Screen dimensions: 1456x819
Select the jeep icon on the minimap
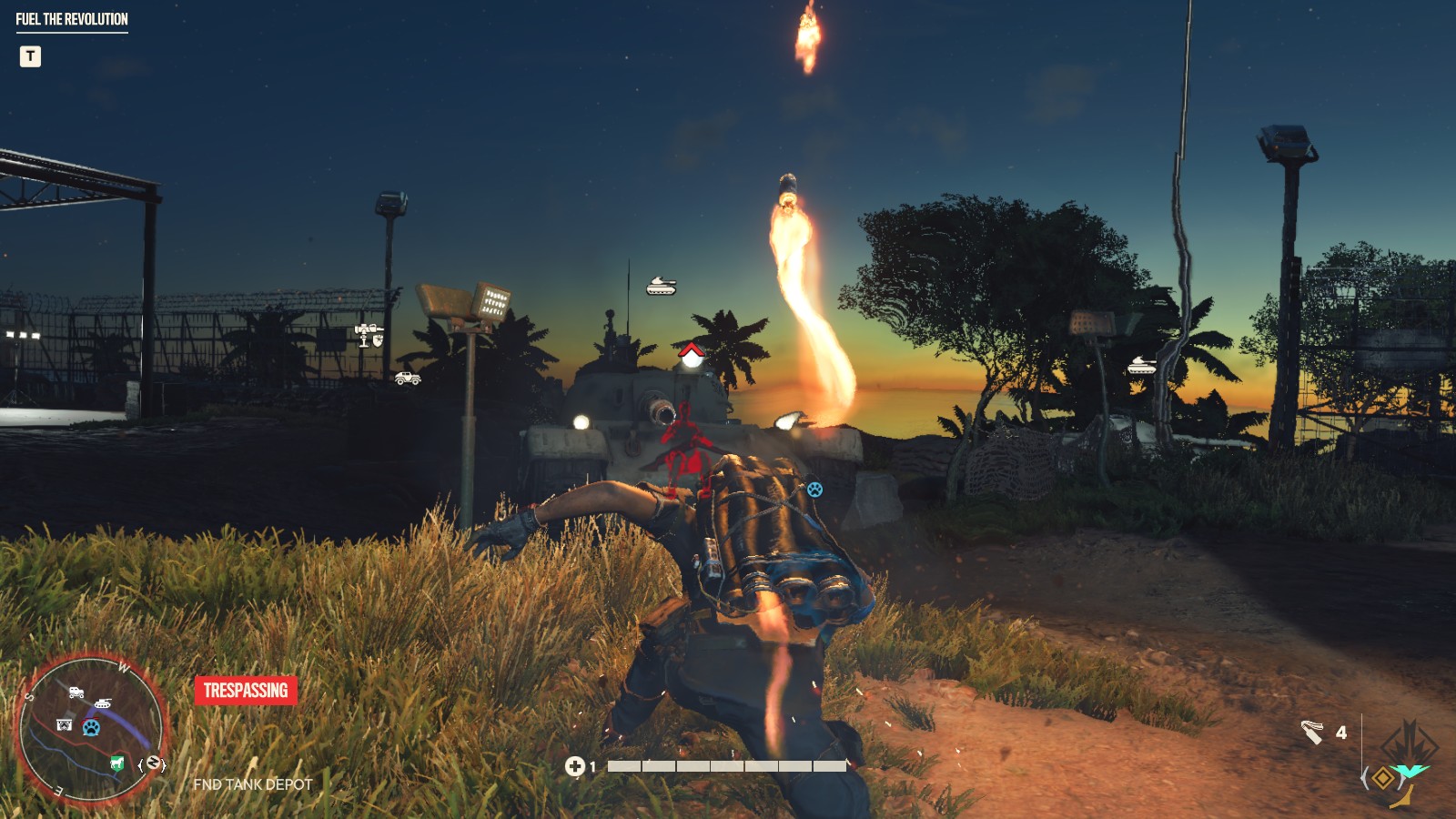76,692
